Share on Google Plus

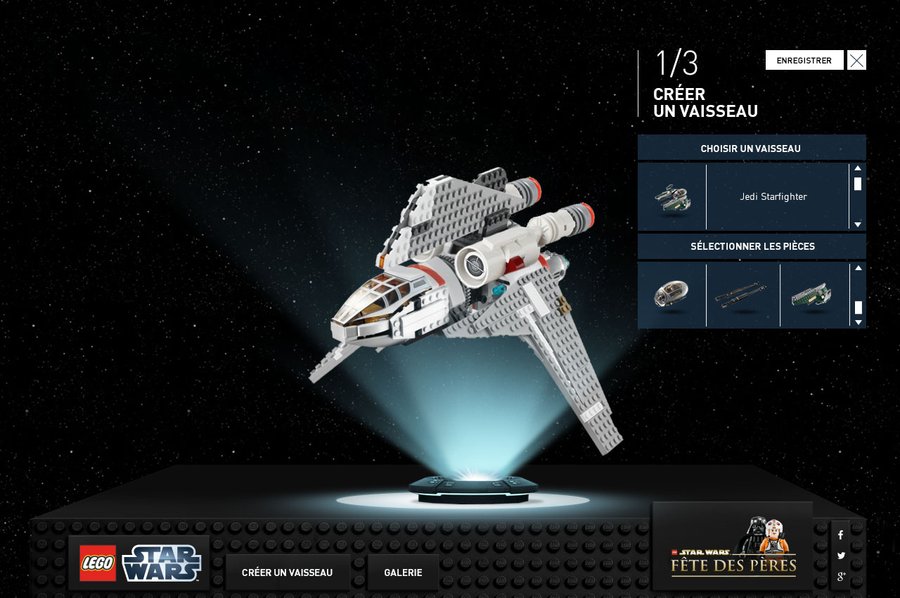841,577
